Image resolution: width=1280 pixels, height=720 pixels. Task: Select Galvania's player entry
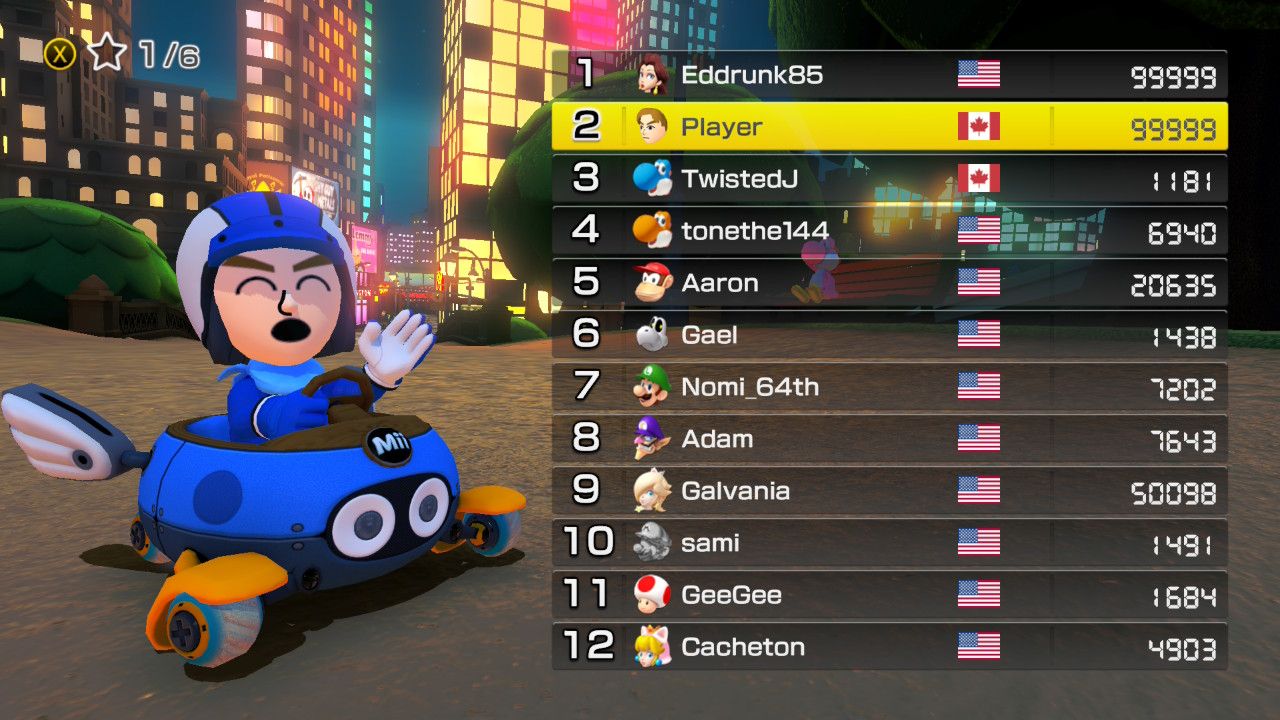[890, 491]
